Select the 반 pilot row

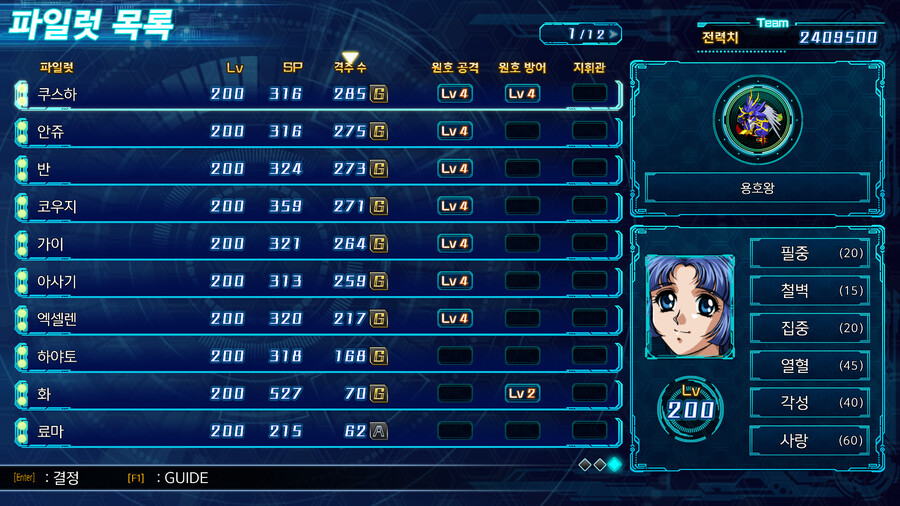[x=44, y=169]
